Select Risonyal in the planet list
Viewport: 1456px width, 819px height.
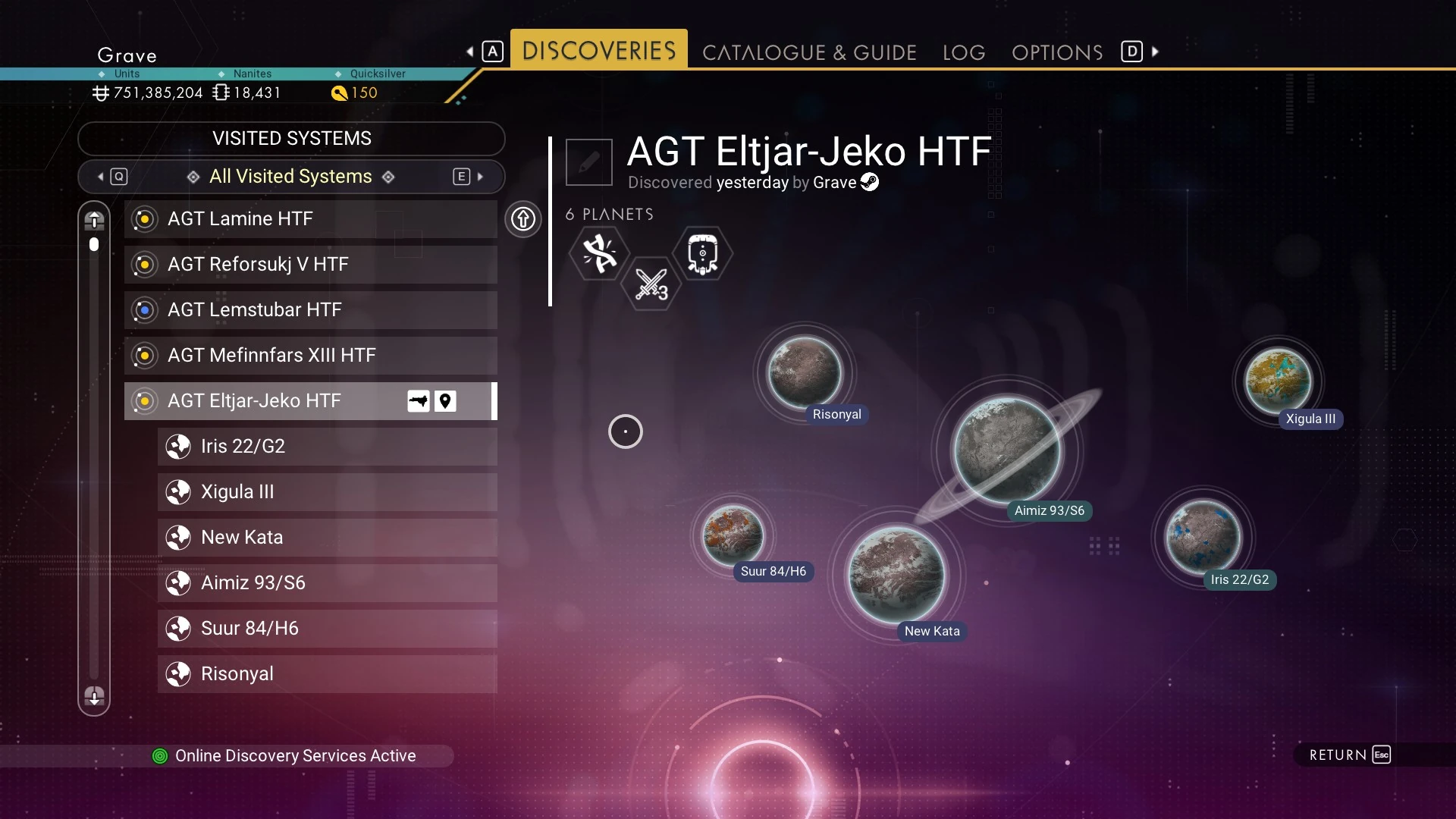point(327,674)
